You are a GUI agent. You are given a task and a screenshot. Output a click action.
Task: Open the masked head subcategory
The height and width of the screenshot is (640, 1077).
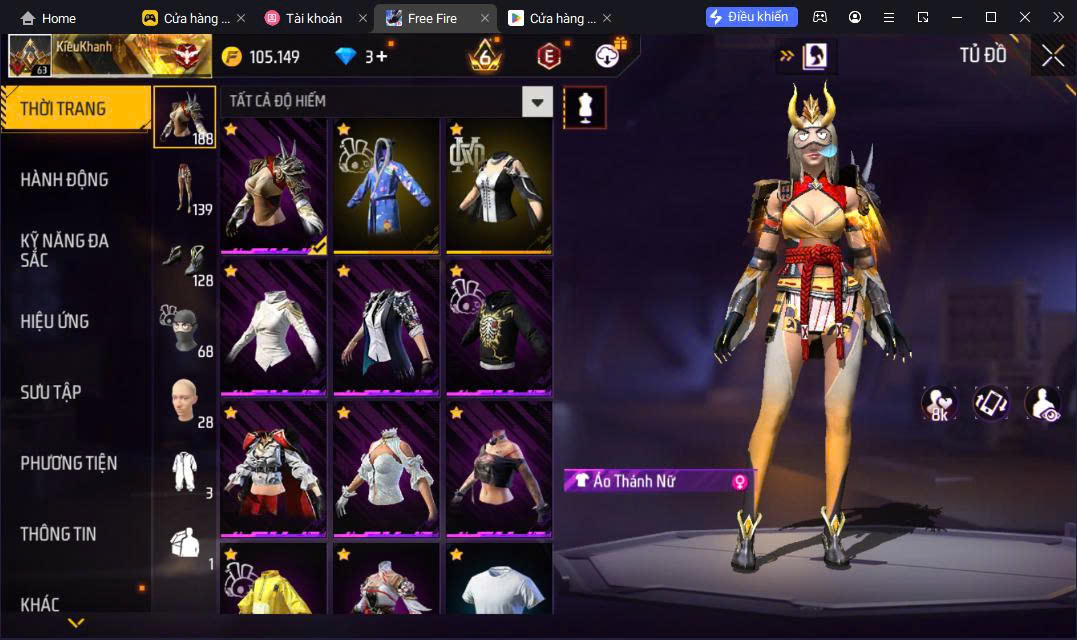pyautogui.click(x=185, y=329)
